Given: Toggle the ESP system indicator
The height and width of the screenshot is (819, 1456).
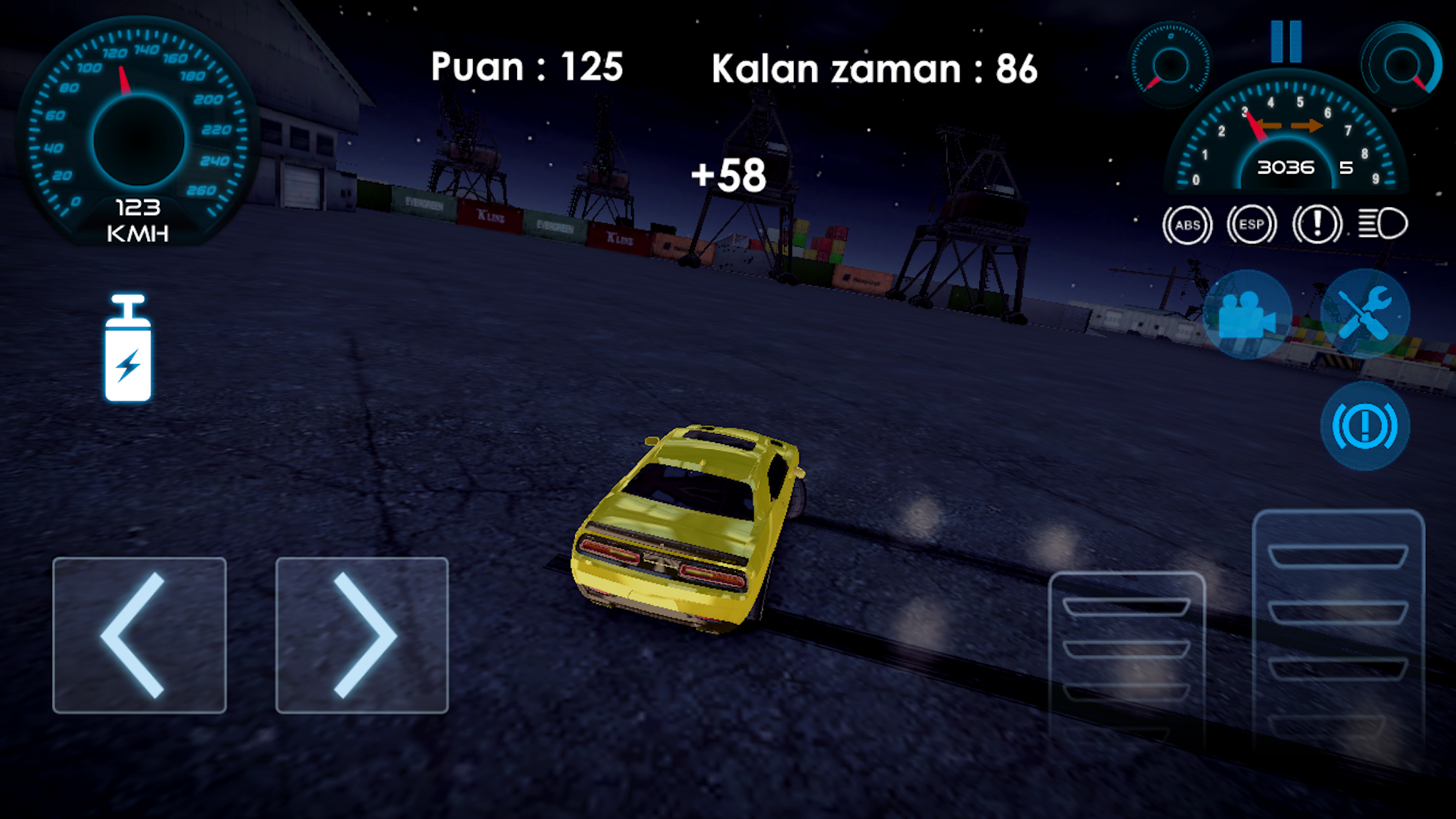Looking at the screenshot, I should [x=1250, y=224].
